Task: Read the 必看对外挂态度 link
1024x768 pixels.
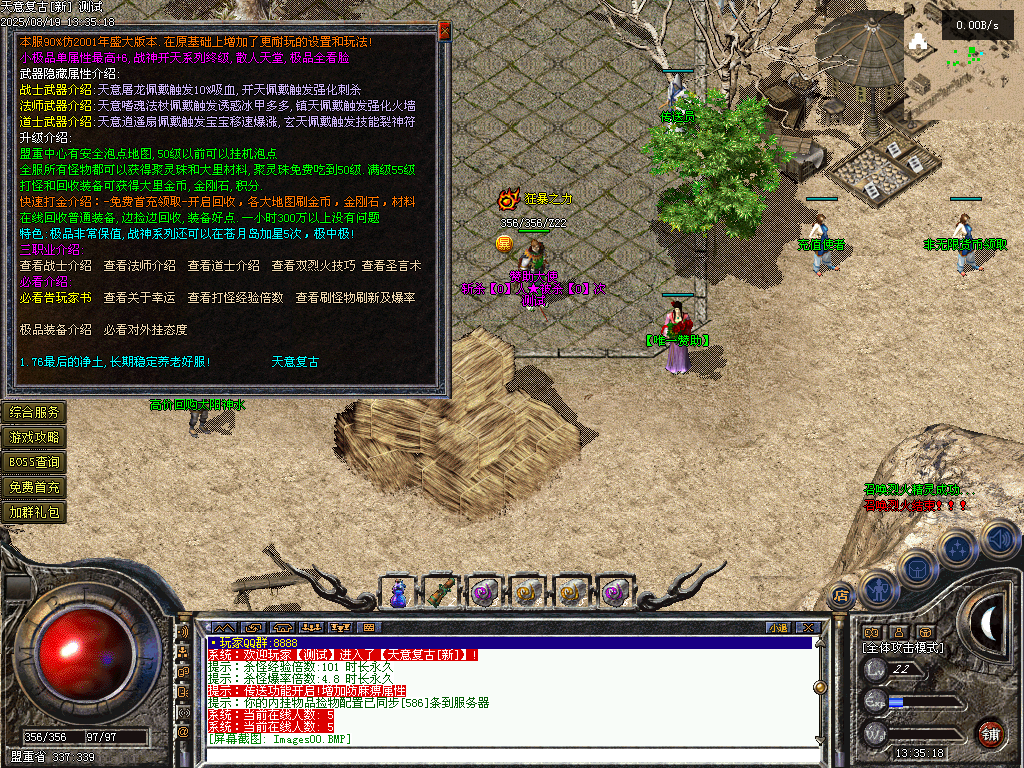Action: [146, 330]
